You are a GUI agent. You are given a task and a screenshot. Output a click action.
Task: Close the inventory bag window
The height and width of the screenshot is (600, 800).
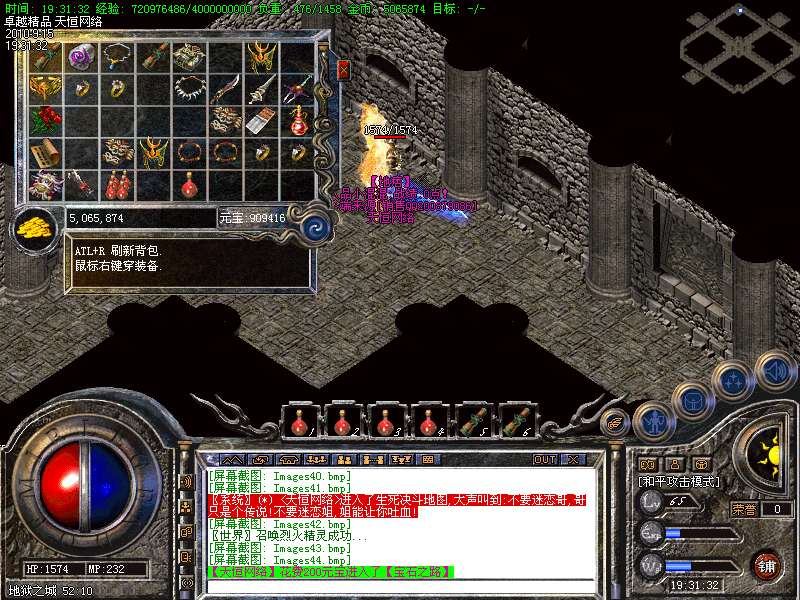coord(343,70)
